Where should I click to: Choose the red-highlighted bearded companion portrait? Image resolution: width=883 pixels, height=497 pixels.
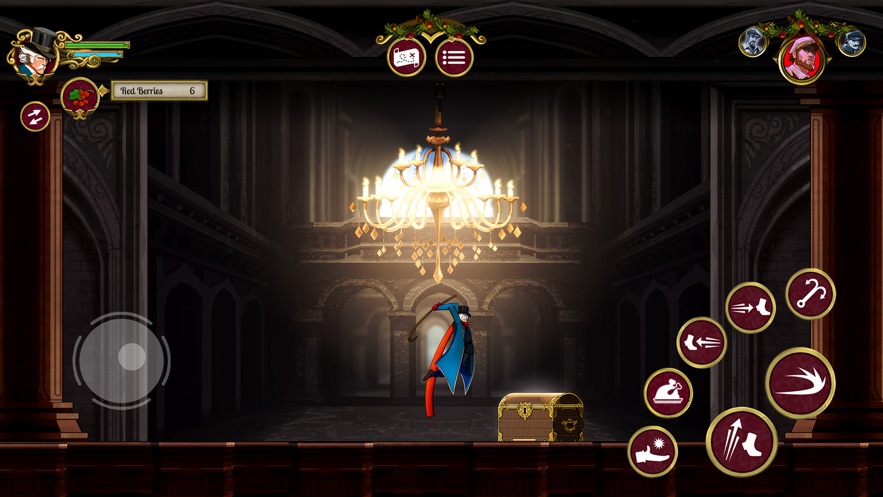coord(802,59)
